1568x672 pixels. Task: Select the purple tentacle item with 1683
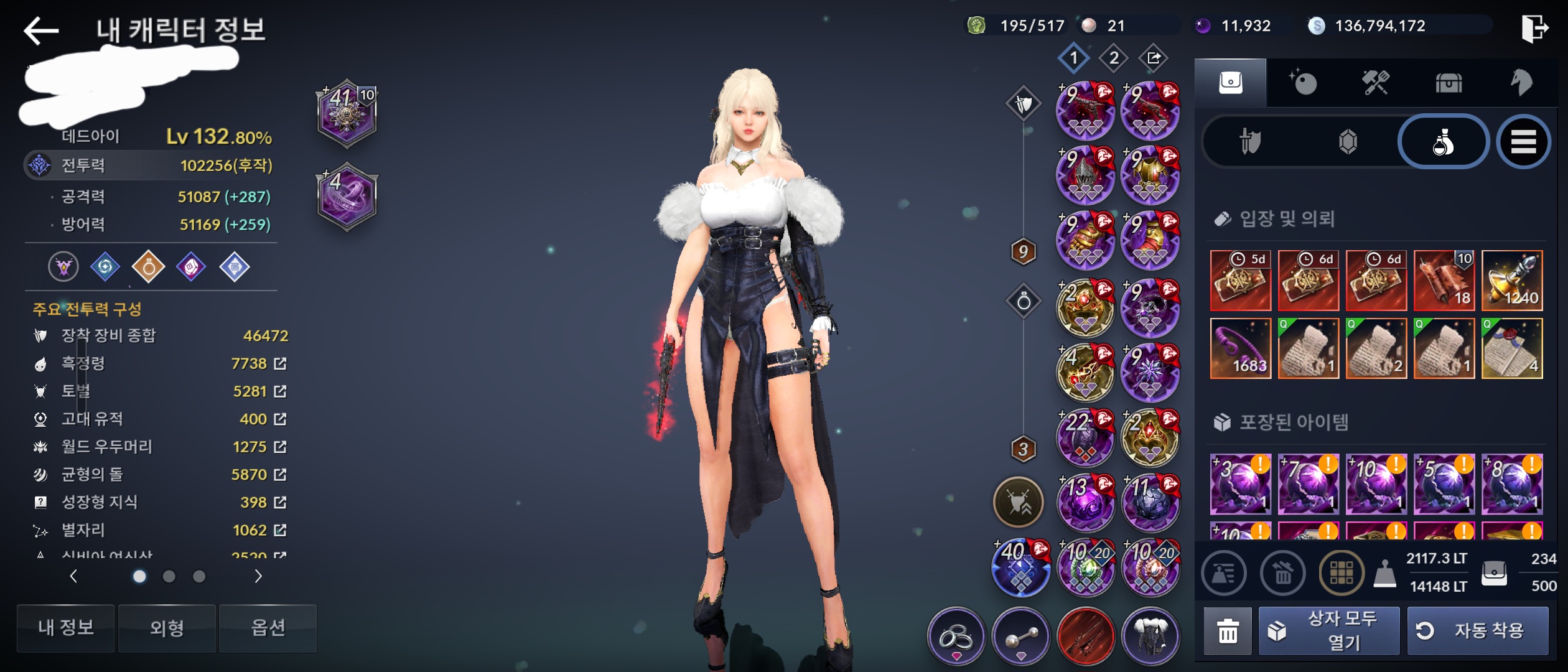[1240, 348]
